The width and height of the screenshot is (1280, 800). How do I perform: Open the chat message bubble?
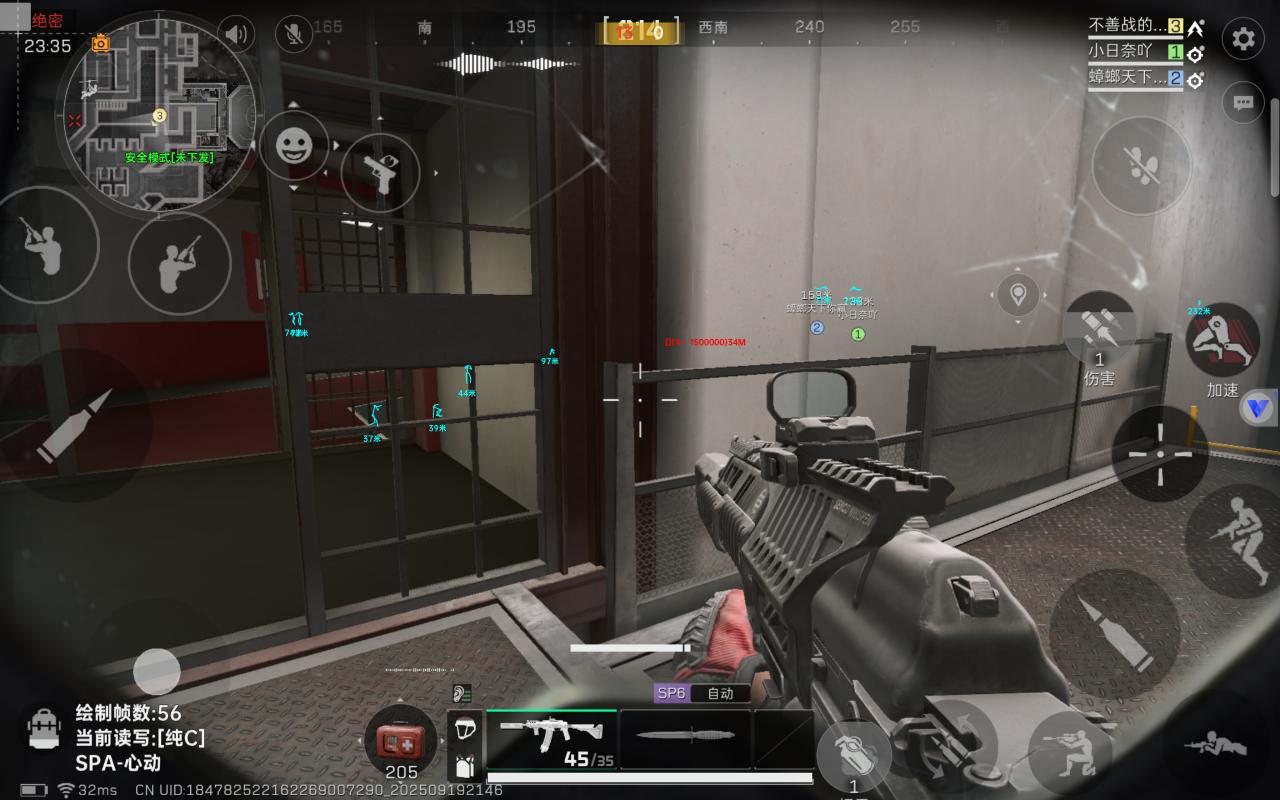tap(1243, 102)
